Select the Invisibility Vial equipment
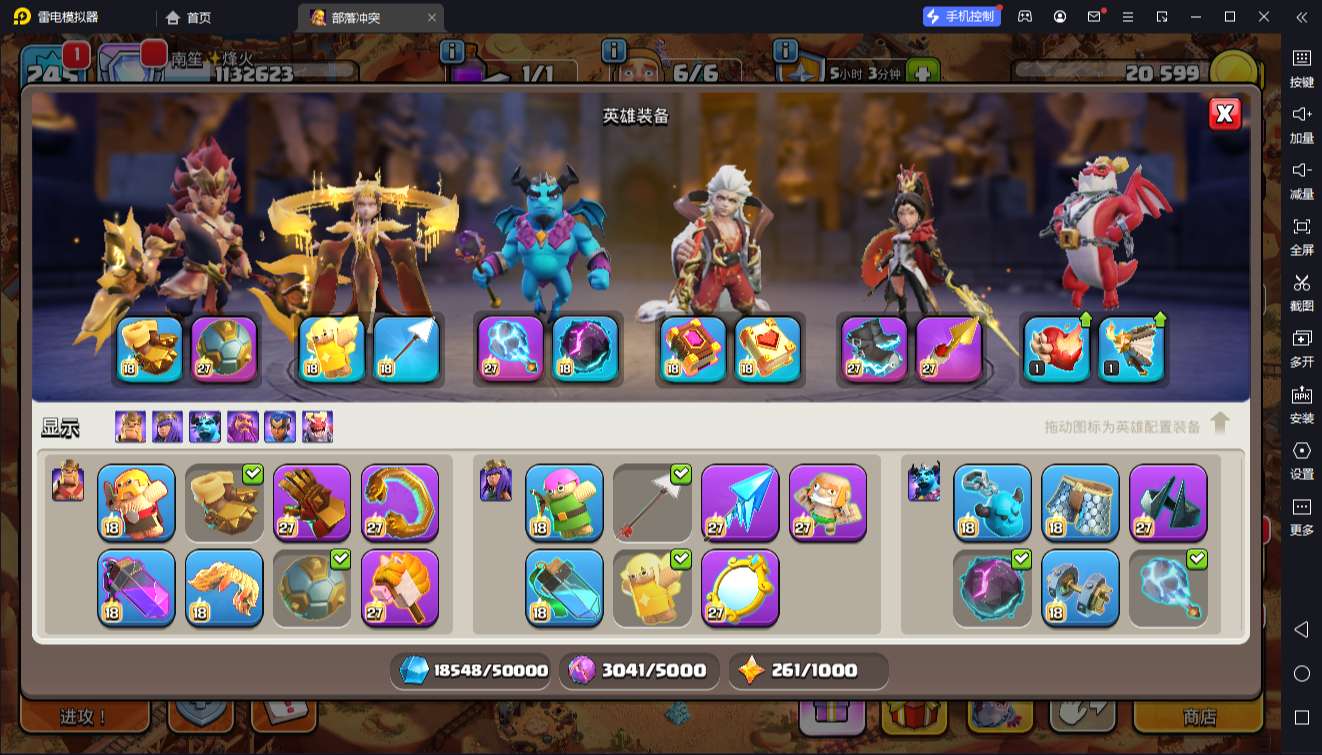 tap(564, 588)
